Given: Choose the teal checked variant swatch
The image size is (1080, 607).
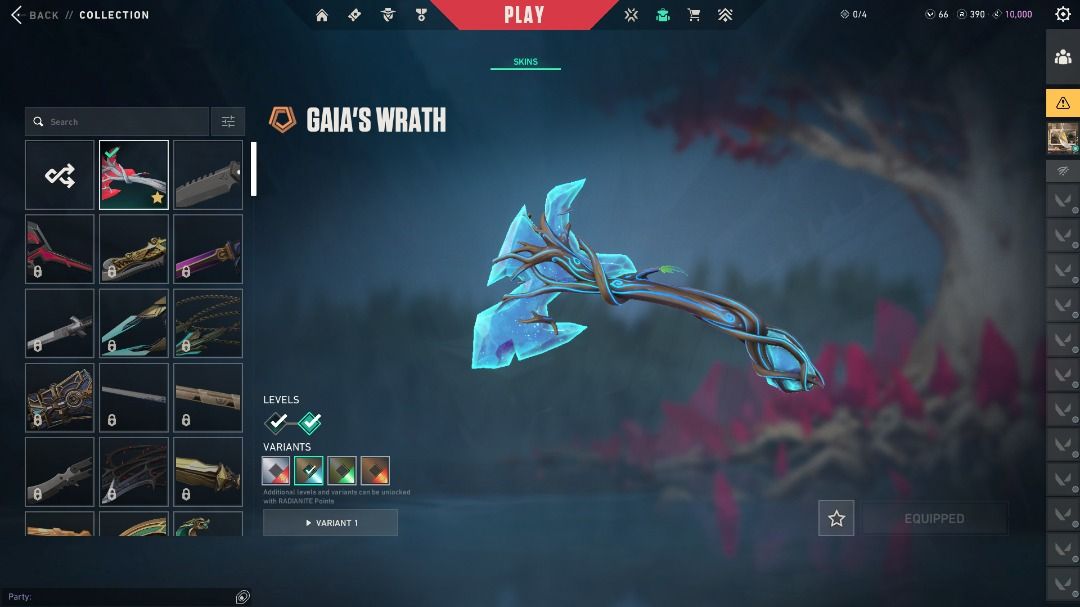Looking at the screenshot, I should point(309,470).
